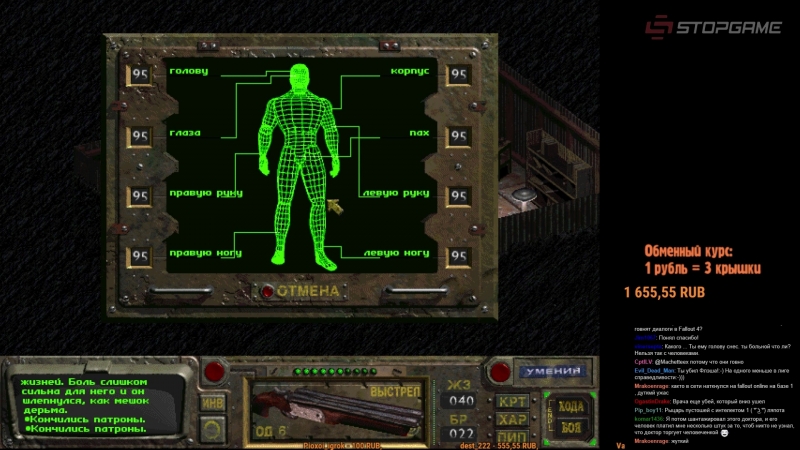End combat with БОЯ button
800x450 pixels.
(x=570, y=428)
